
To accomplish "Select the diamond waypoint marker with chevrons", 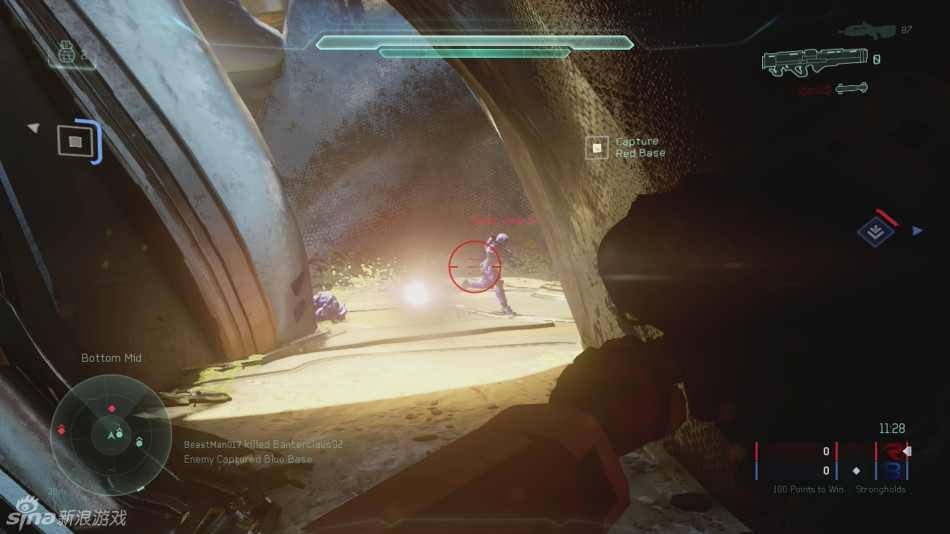I will click(x=875, y=232).
